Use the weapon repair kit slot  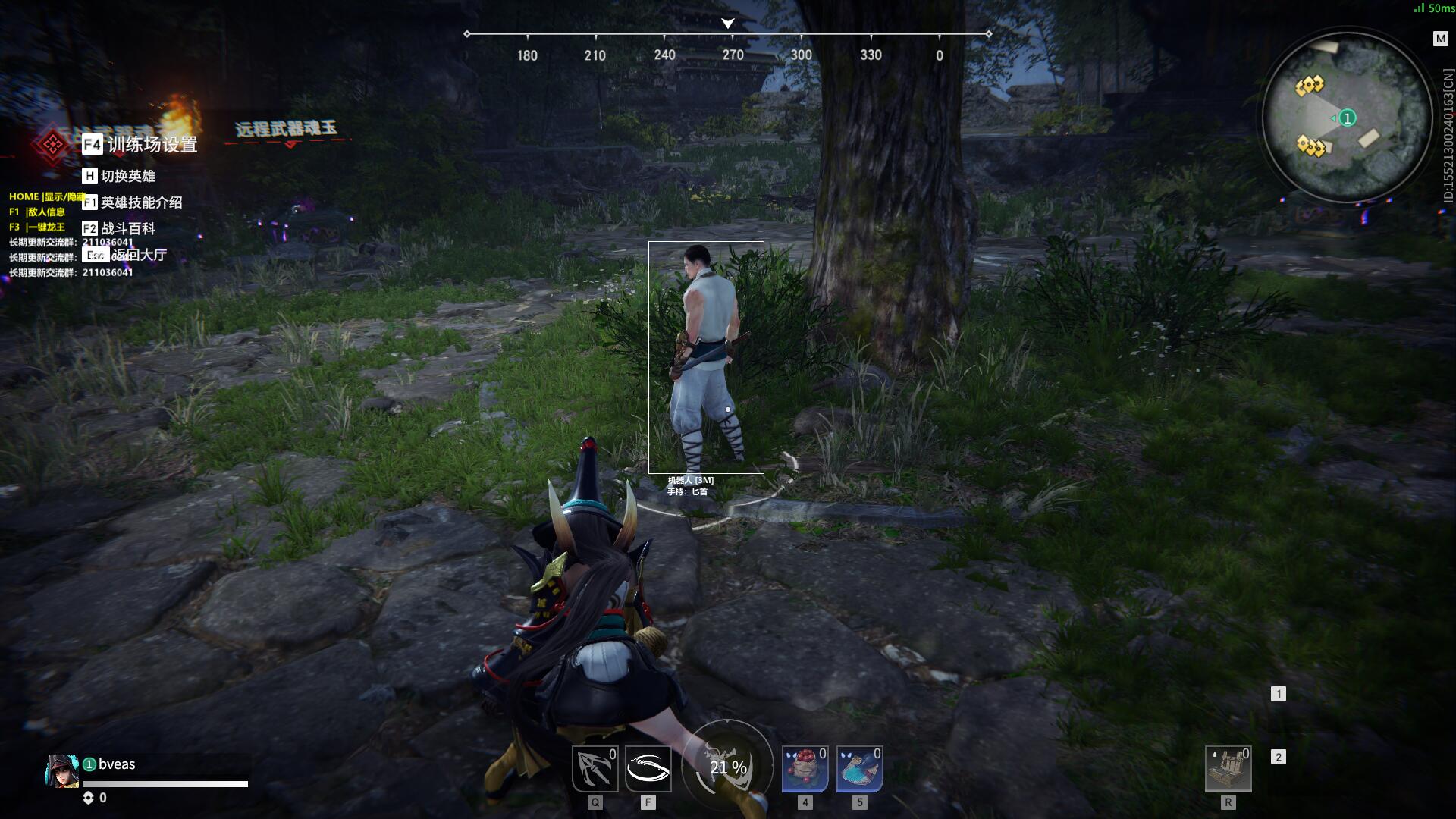1228,769
